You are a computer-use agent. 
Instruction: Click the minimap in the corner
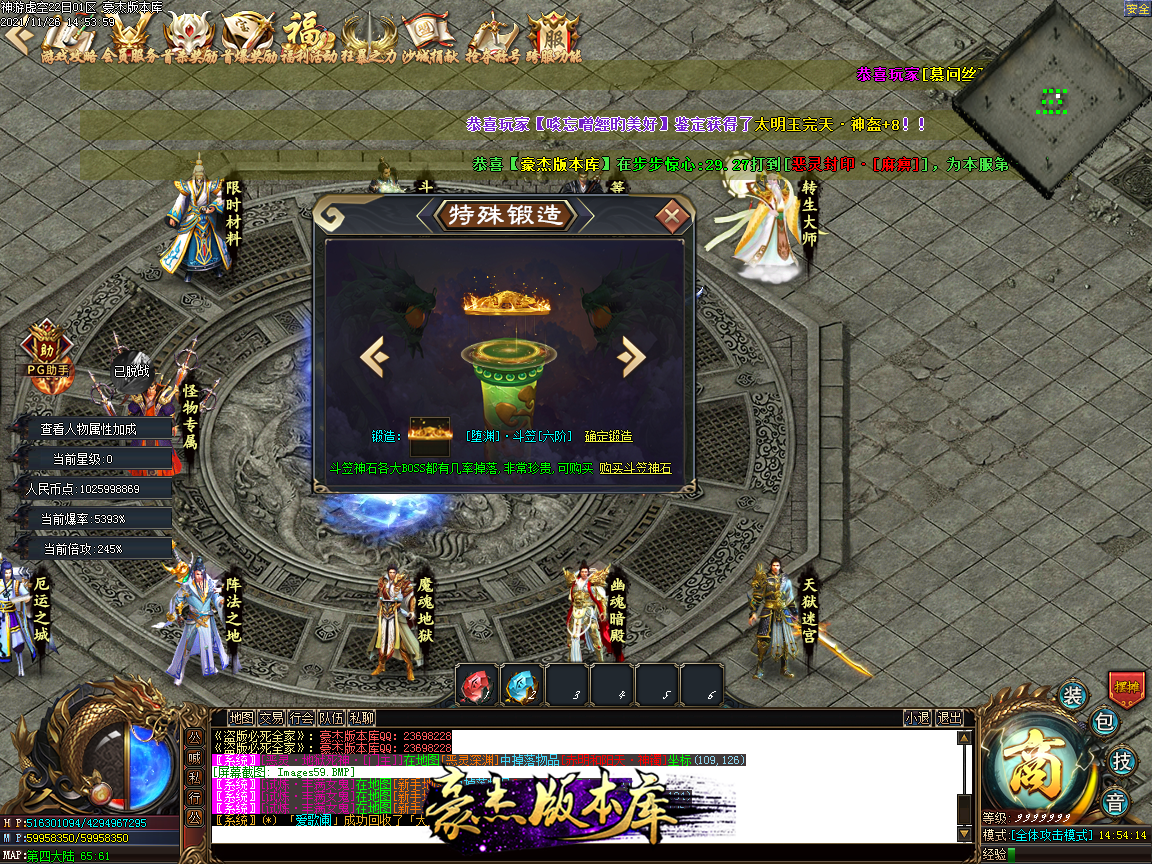(1050, 100)
